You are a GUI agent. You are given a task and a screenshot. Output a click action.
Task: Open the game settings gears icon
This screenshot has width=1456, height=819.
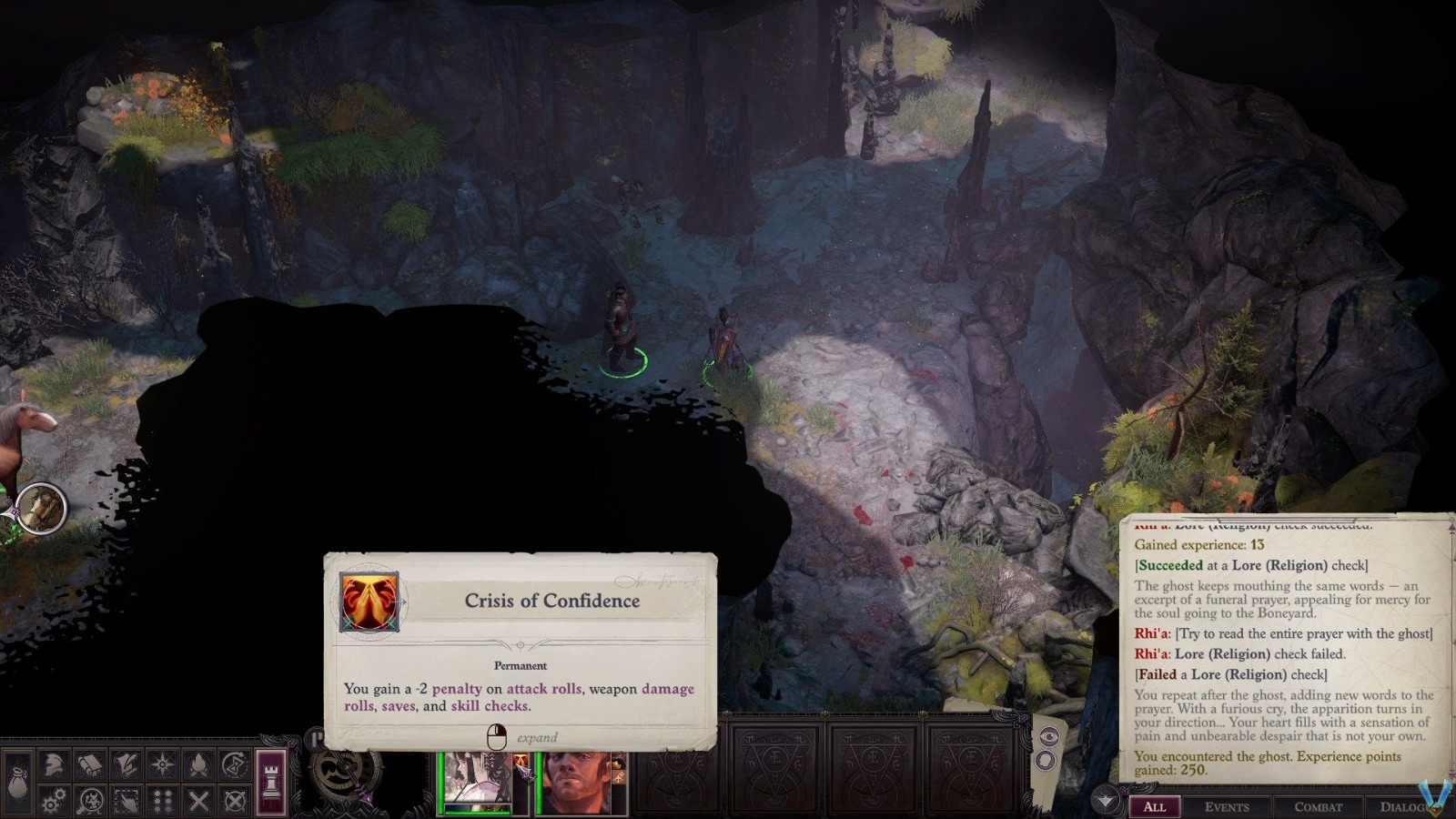[53, 801]
